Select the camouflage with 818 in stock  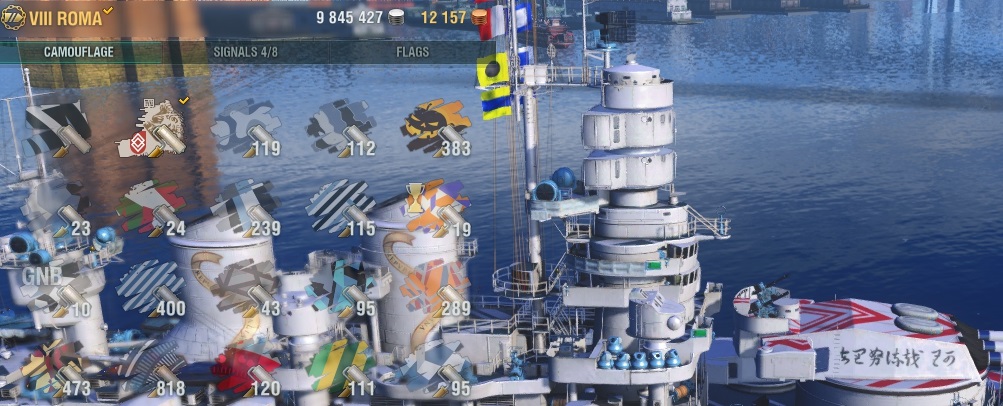152,369
